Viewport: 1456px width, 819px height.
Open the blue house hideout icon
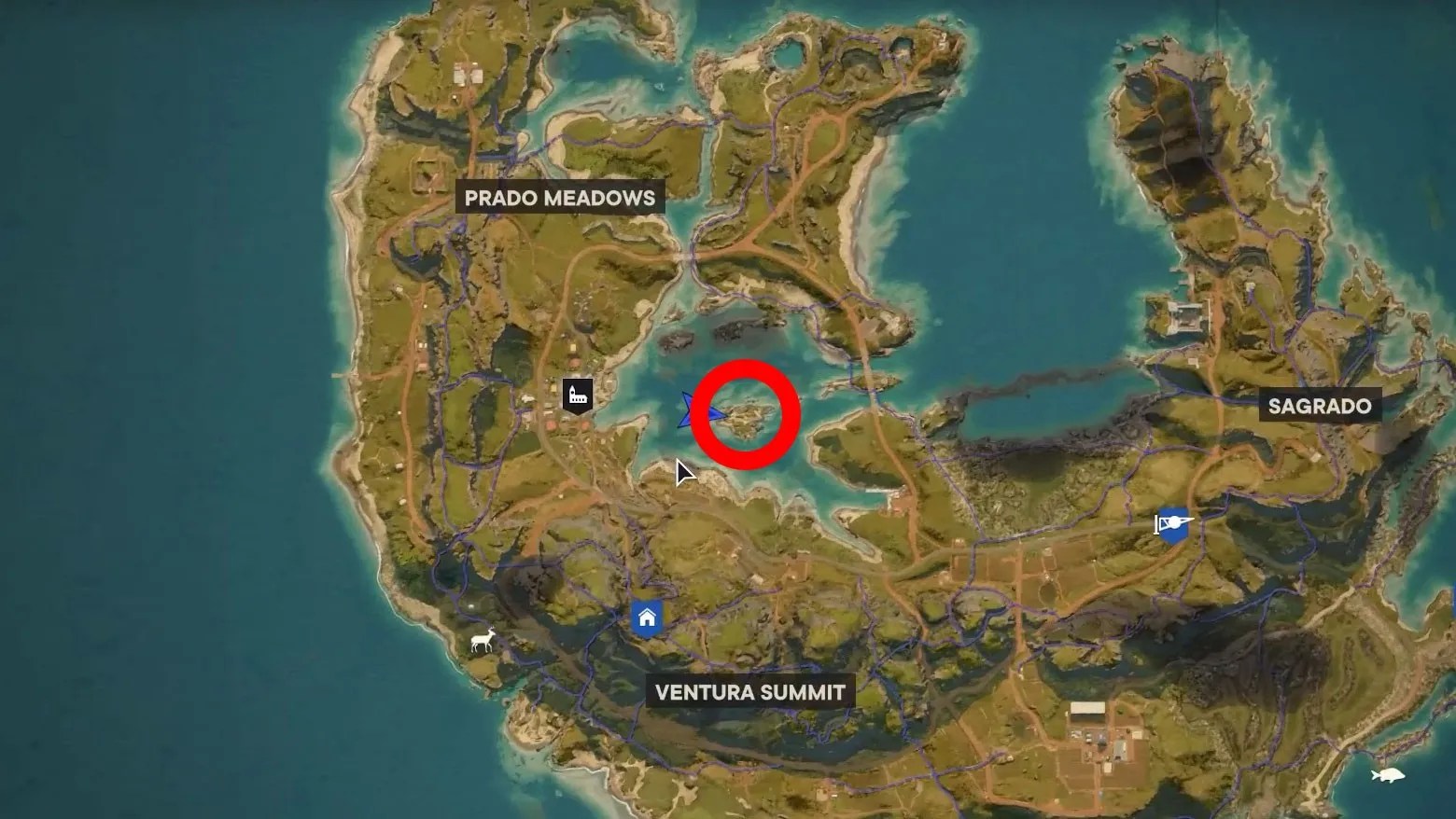pyautogui.click(x=647, y=616)
